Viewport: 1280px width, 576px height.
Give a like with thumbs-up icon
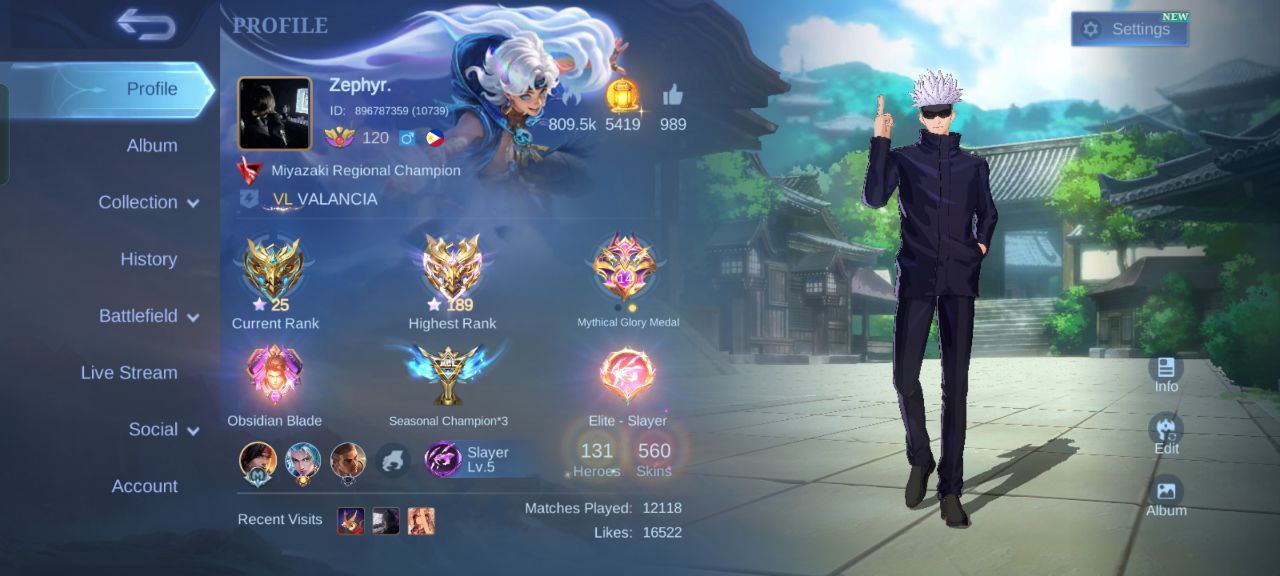tap(673, 96)
